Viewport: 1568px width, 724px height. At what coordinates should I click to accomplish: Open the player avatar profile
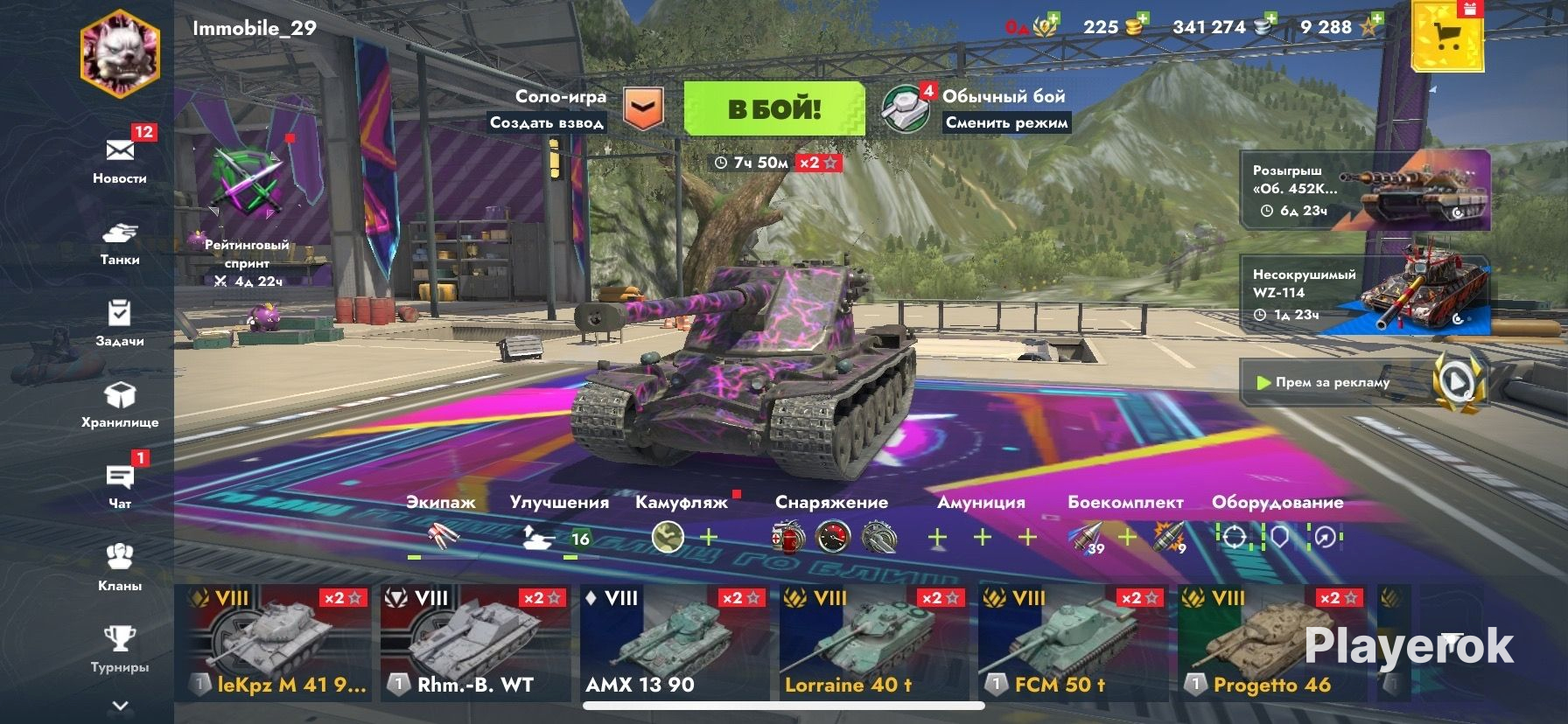[120, 52]
